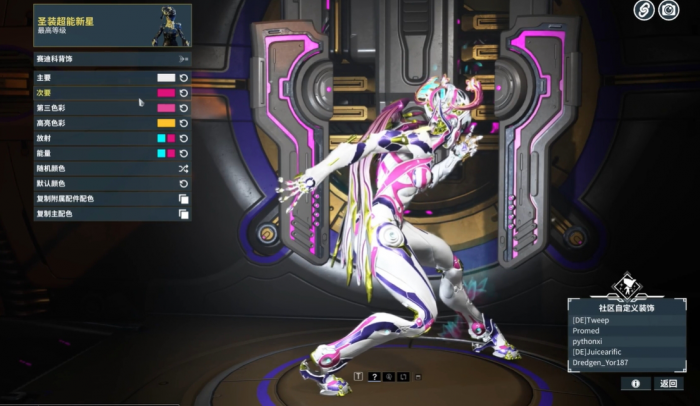Select the cyan 放射 emissive swatch
Viewport: 700px width, 406px height.
tap(161, 138)
